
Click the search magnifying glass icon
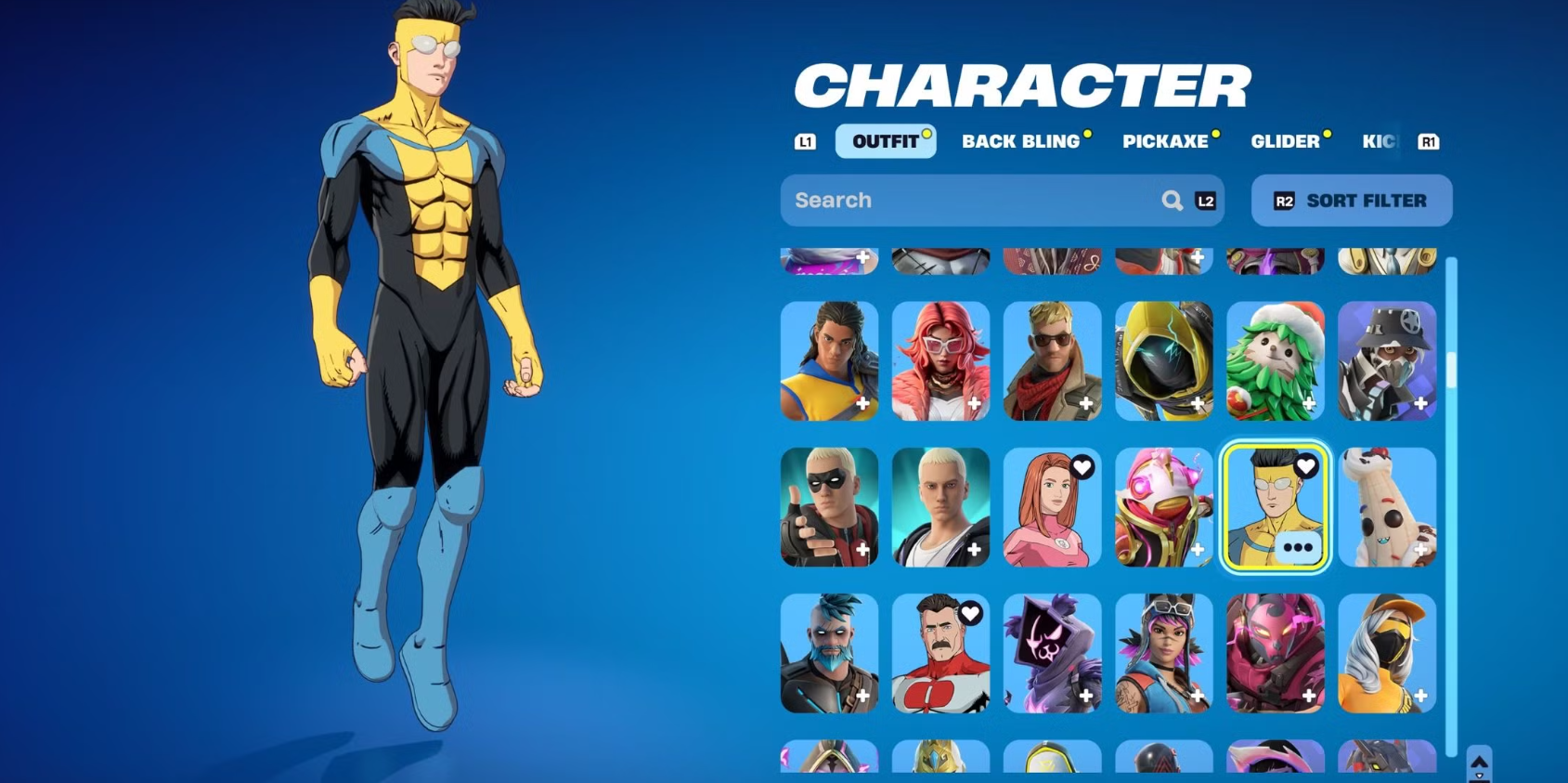tap(1172, 200)
